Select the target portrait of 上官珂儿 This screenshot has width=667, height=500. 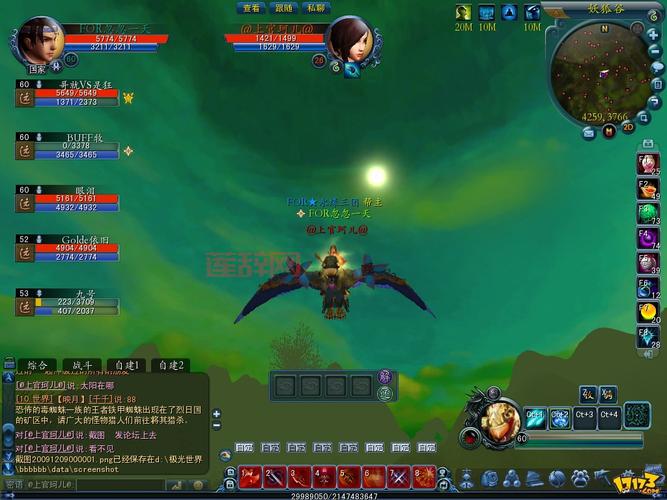pos(347,39)
